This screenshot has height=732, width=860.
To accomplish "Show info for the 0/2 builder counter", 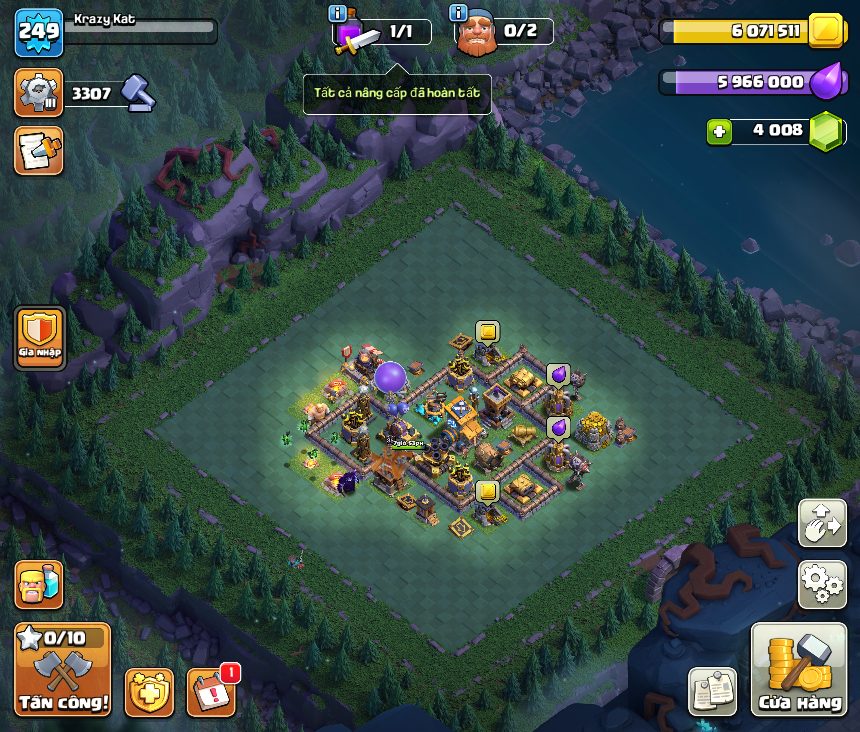I will coord(459,13).
